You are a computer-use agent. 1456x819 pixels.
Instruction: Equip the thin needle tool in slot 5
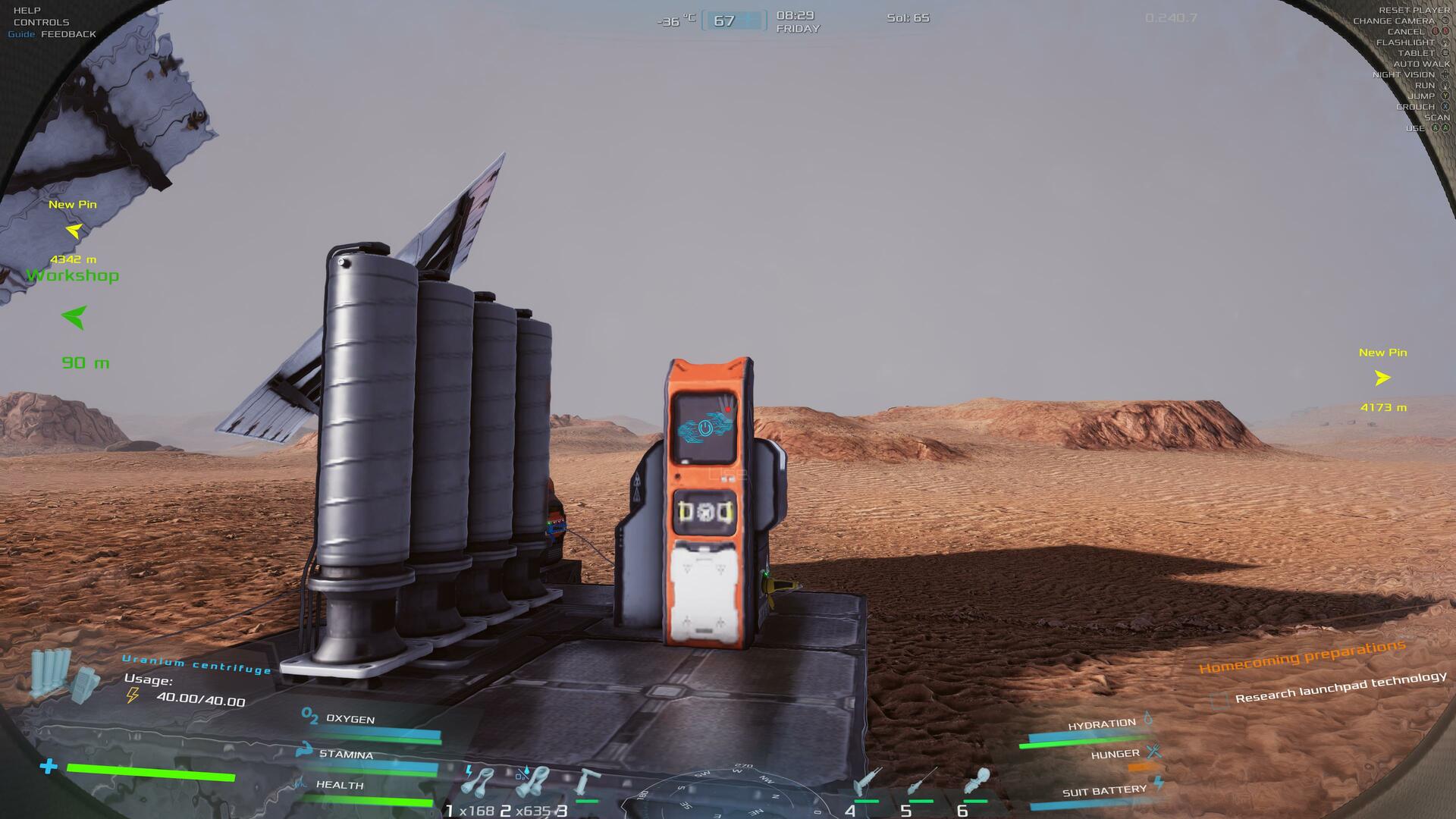pyautogui.click(x=920, y=780)
